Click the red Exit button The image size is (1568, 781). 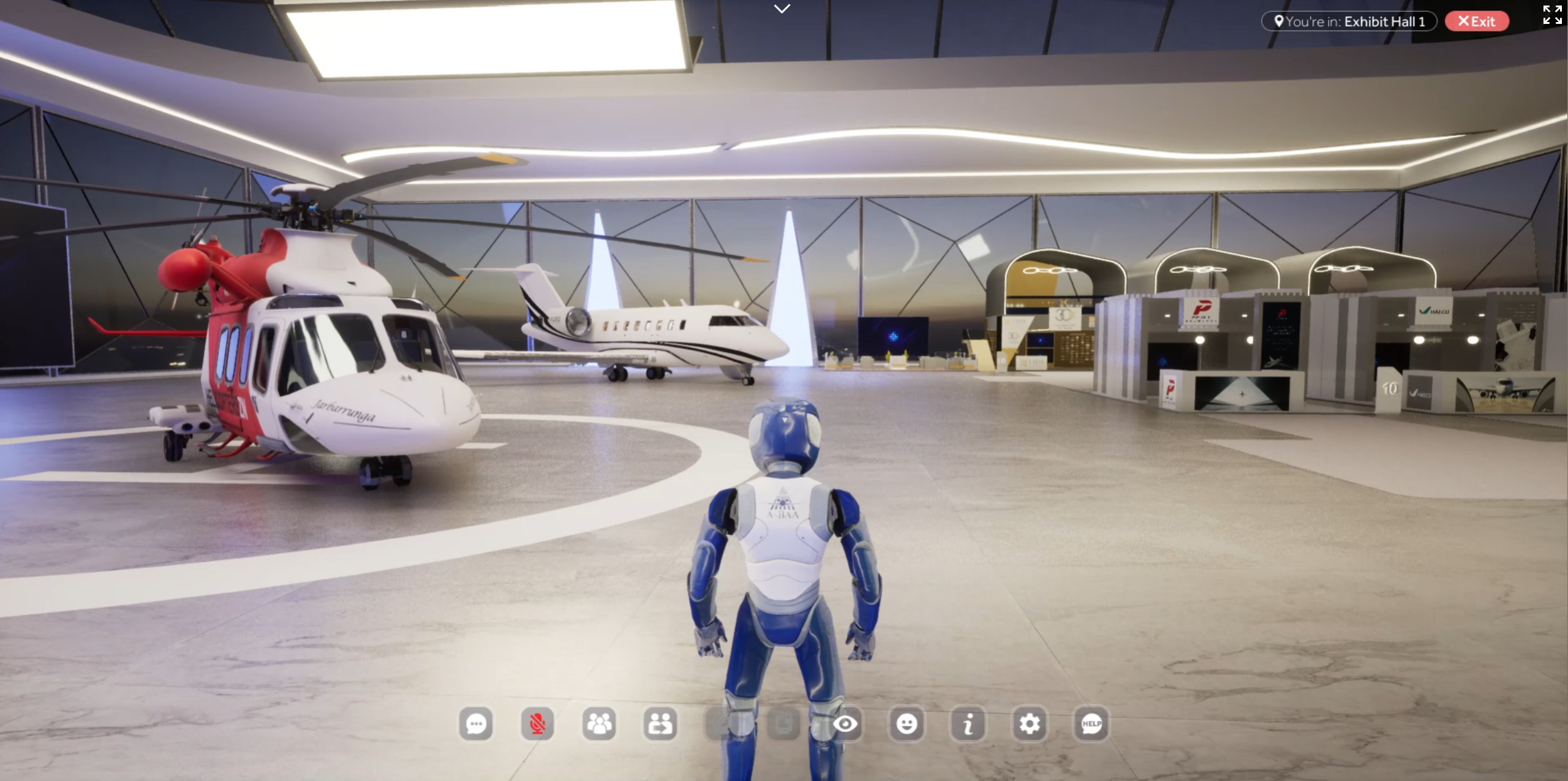click(1477, 21)
